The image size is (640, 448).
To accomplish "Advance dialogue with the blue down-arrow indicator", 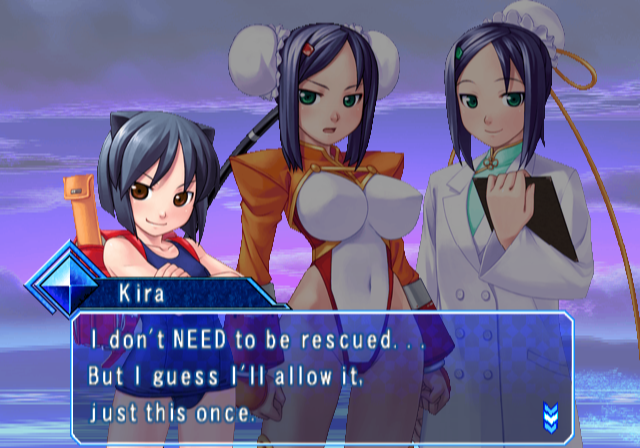I will [x=549, y=416].
